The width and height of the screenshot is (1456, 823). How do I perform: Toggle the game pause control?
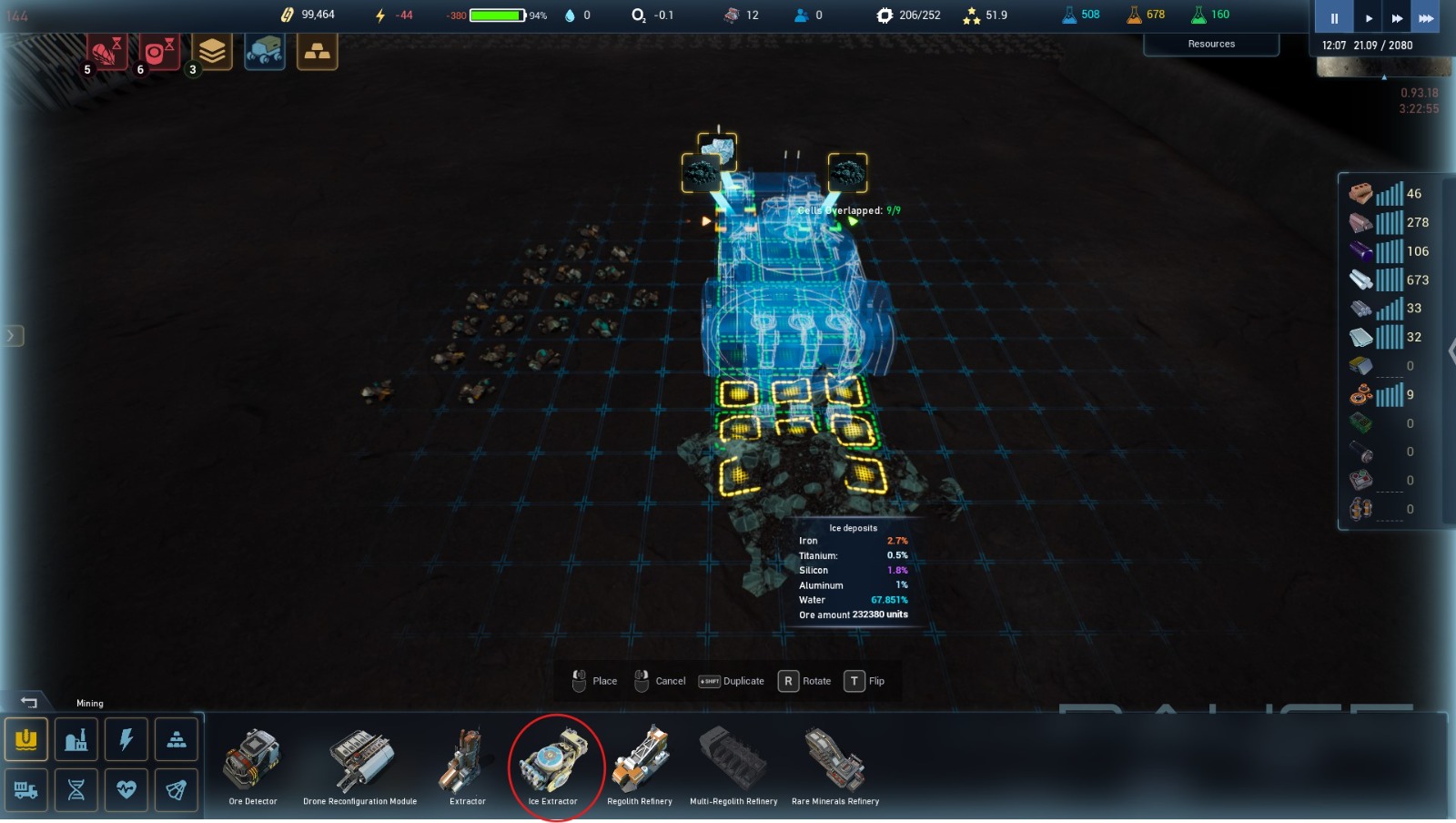tap(1332, 17)
